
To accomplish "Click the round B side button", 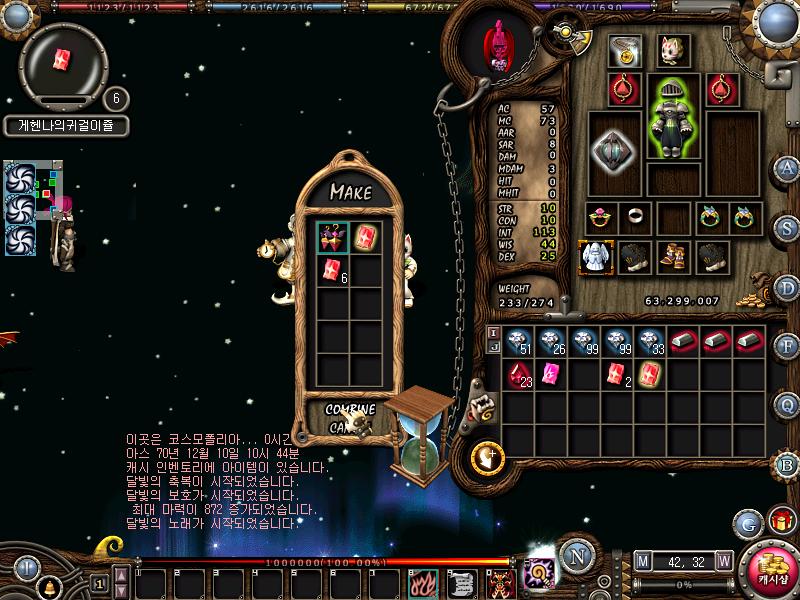I will click(x=788, y=464).
